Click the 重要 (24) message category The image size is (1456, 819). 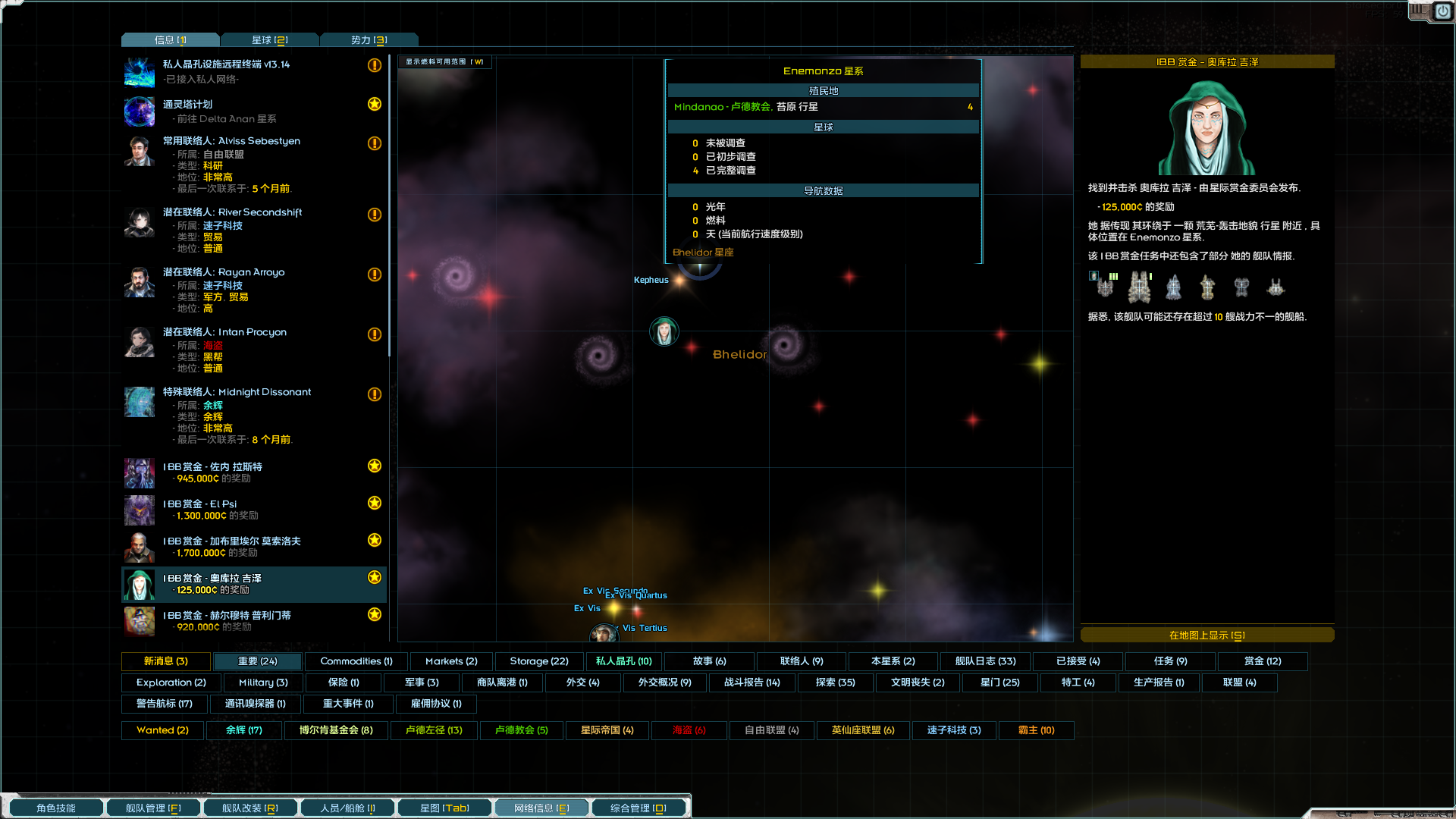(256, 661)
